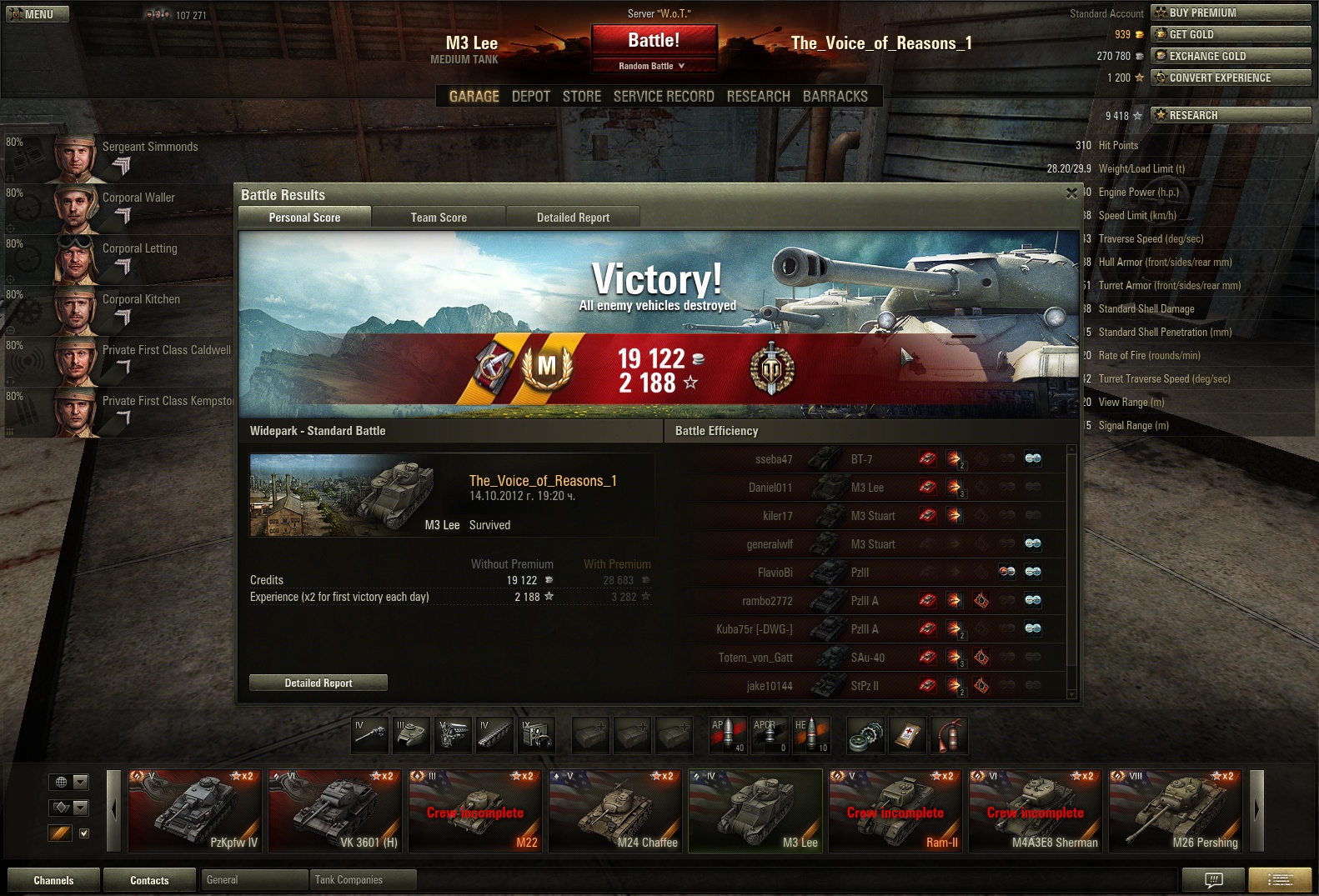Close the Battle Results window
The width and height of the screenshot is (1319, 896).
coord(1071,193)
